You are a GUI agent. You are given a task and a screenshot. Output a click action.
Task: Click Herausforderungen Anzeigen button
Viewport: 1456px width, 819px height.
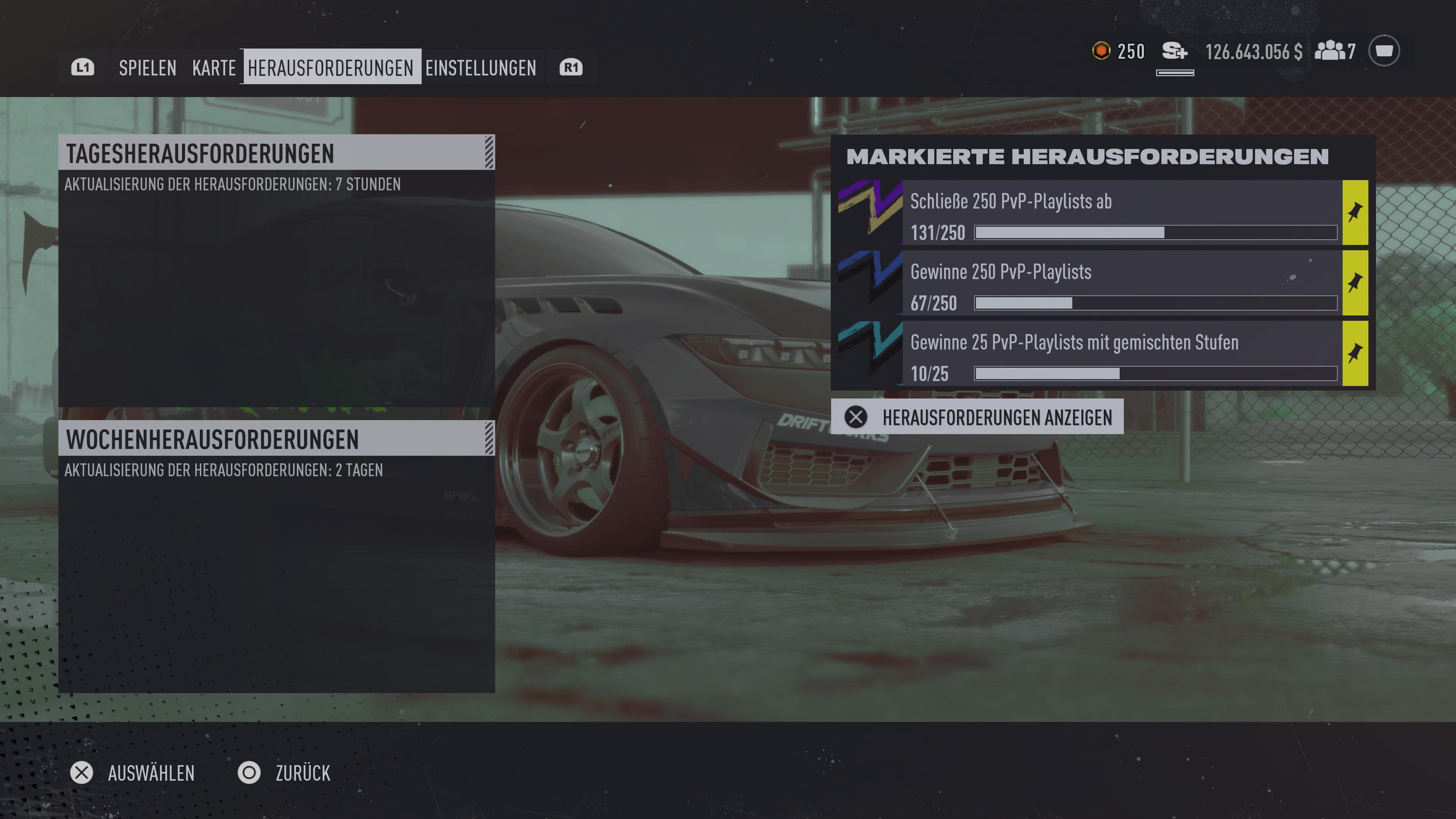click(977, 417)
